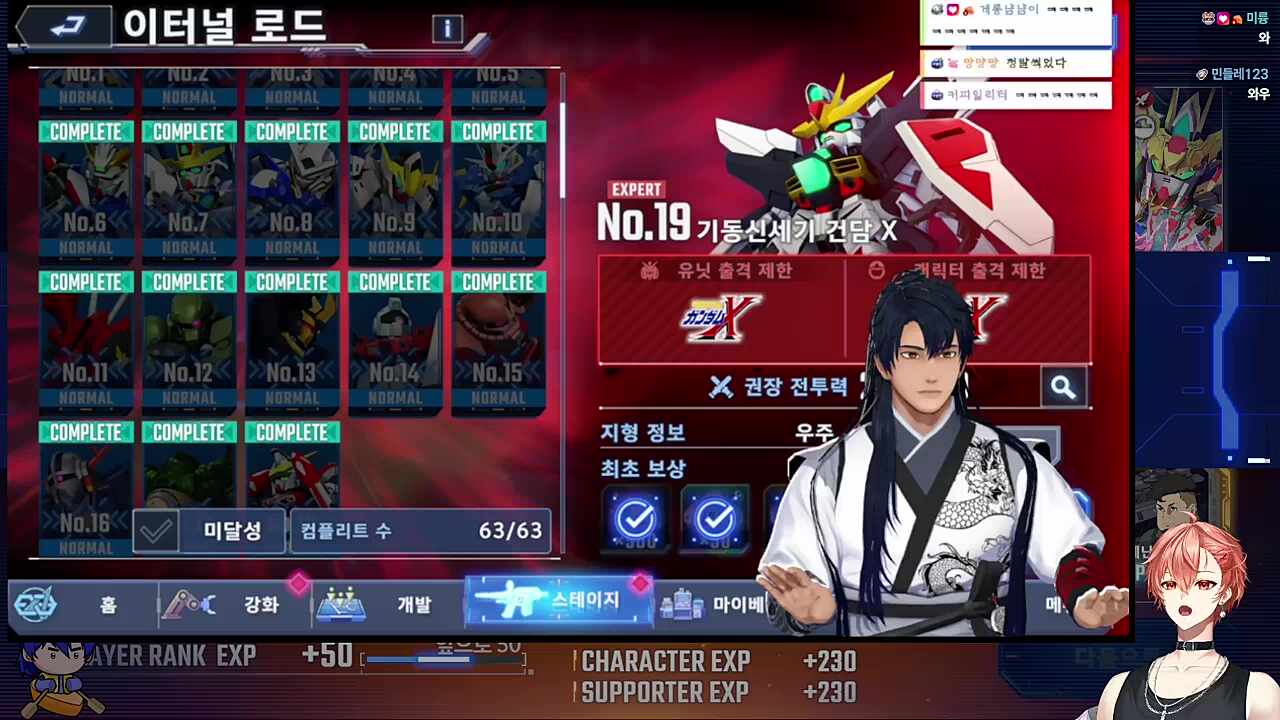1280x720 pixels.
Task: Open the info 'i' icon near the title
Action: click(447, 29)
